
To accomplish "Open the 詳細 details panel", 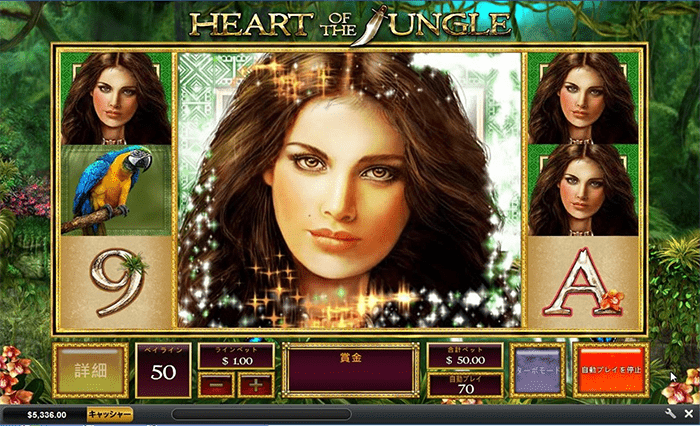I will pyautogui.click(x=90, y=370).
